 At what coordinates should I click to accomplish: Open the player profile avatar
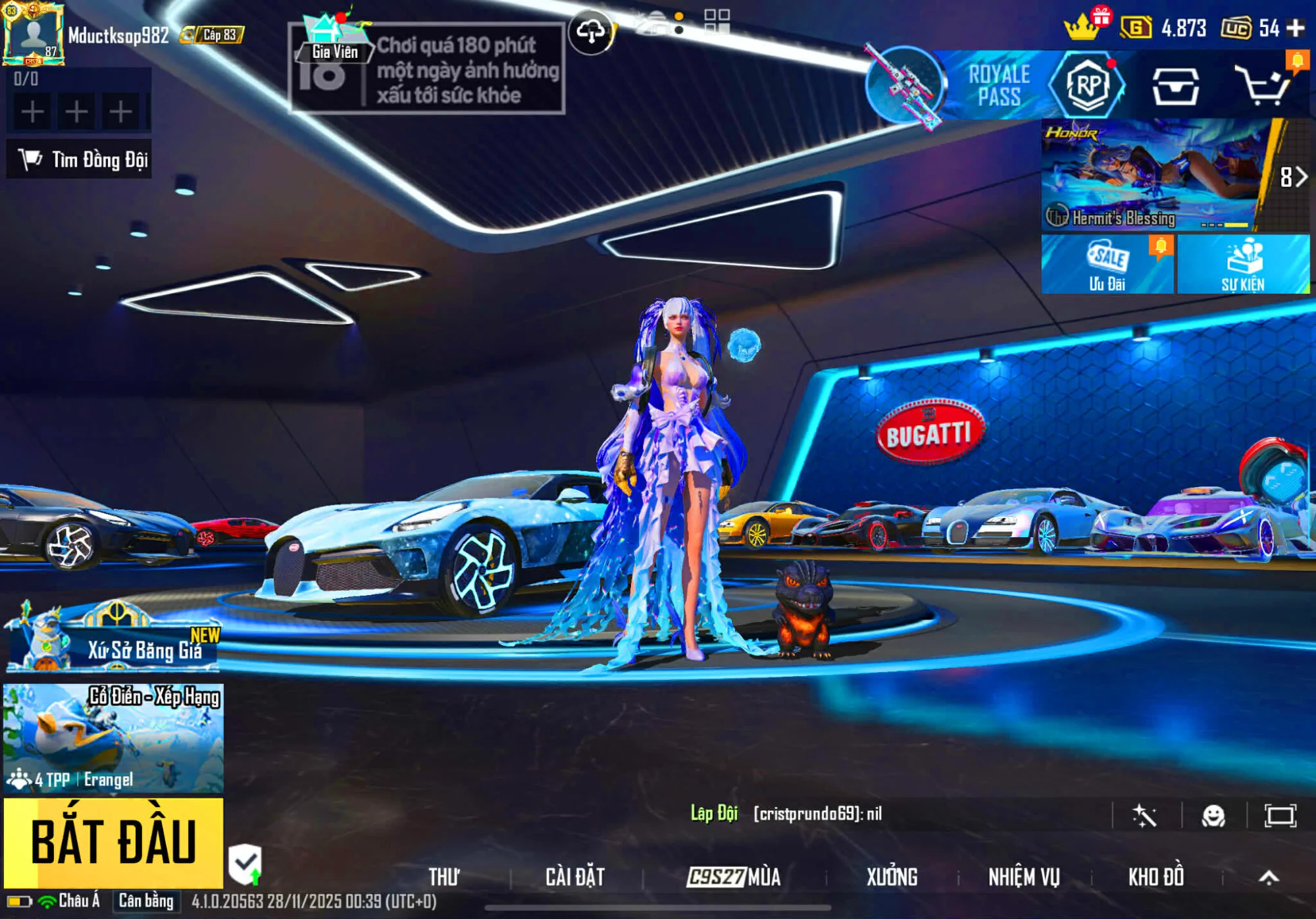tap(33, 34)
